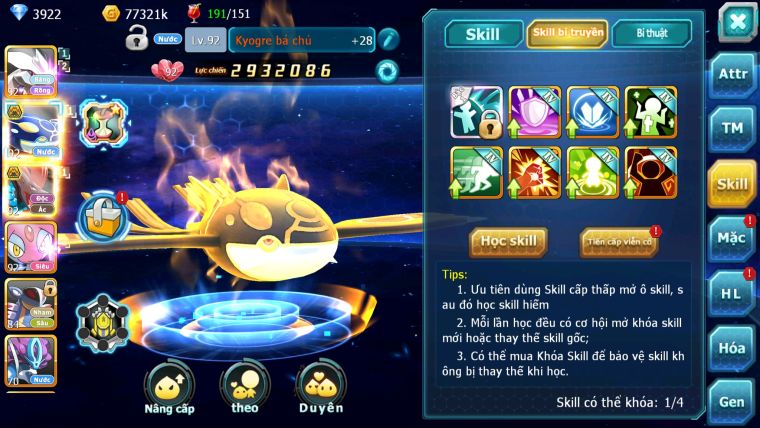Click the theo follow button
This screenshot has width=760, height=428.
(x=244, y=389)
